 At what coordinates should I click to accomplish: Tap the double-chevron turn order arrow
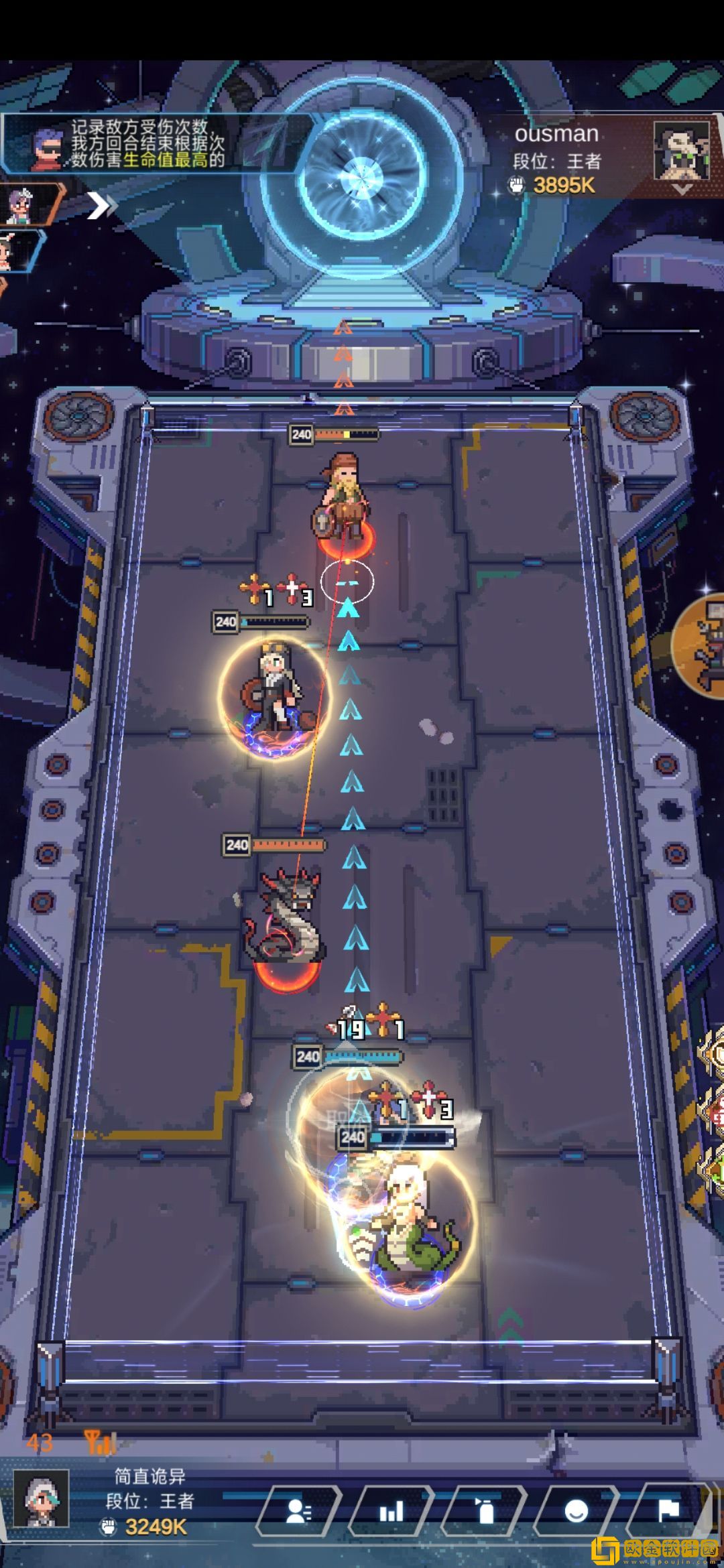[x=101, y=206]
